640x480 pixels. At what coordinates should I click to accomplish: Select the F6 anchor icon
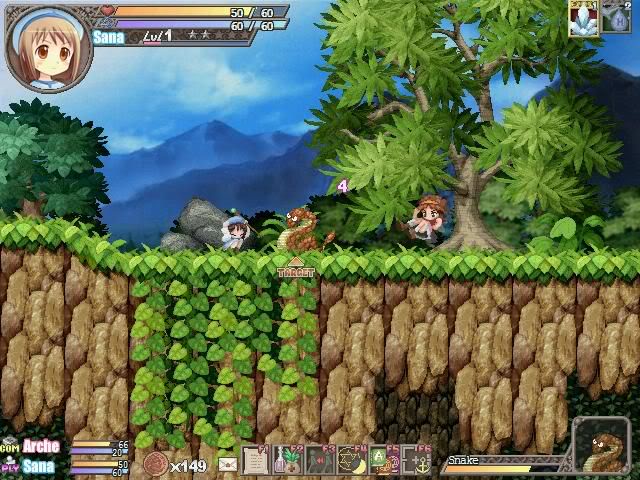[x=416, y=460]
